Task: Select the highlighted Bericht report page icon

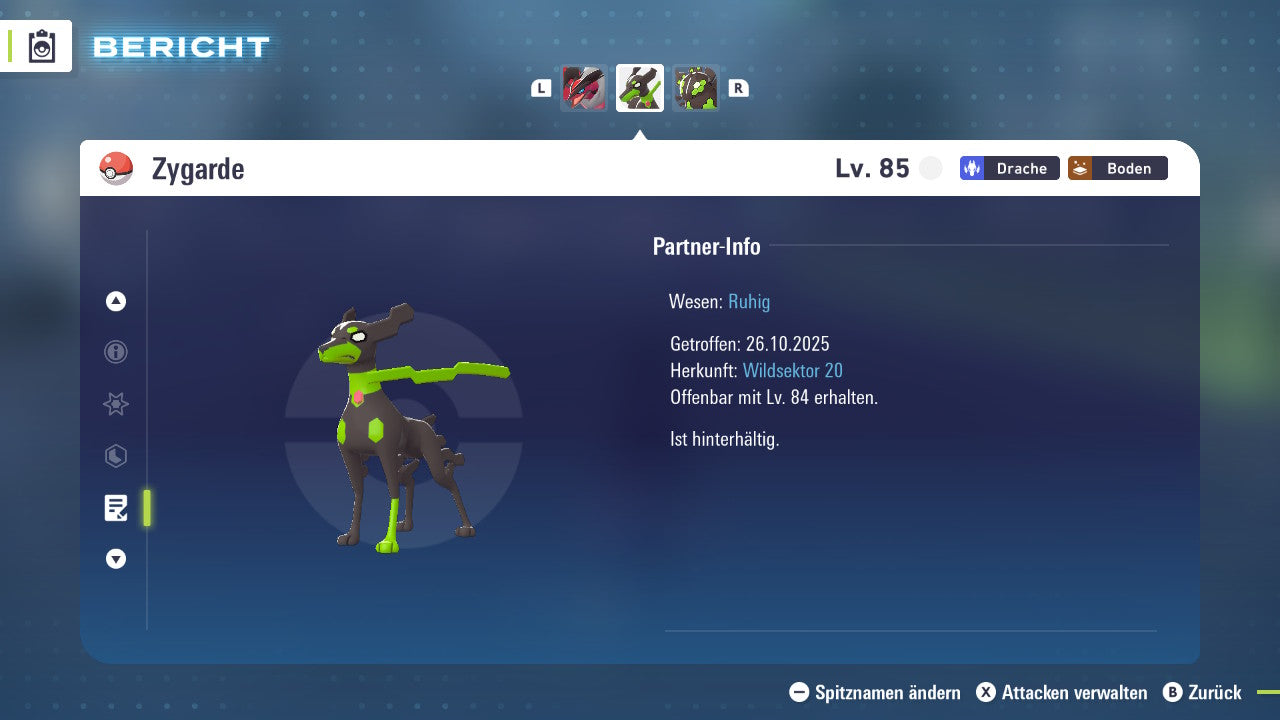Action: click(115, 508)
